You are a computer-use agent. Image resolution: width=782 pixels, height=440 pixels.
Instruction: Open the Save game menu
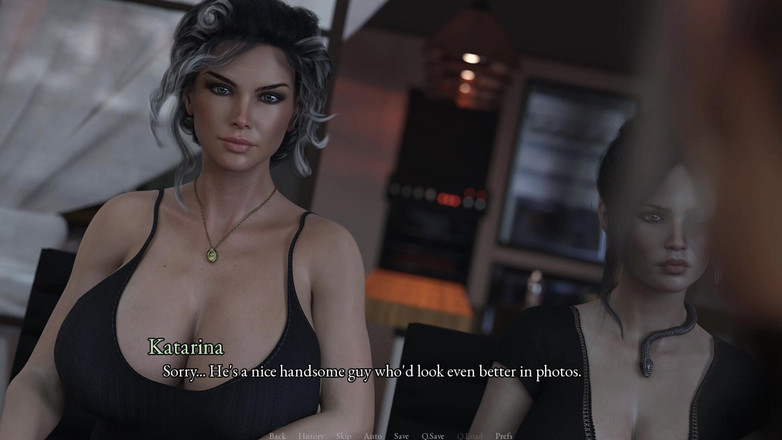401,436
